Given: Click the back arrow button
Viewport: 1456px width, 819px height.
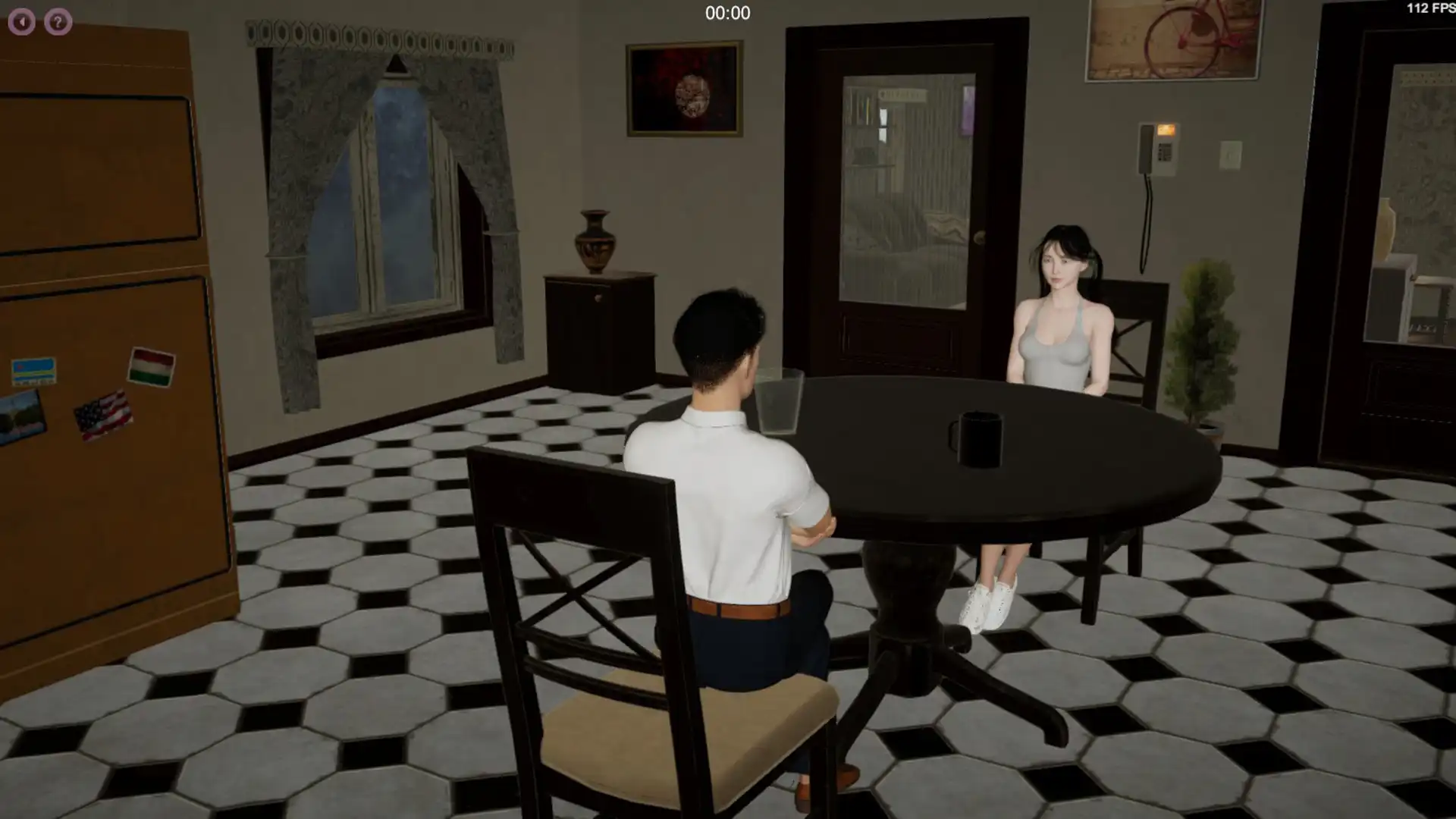Looking at the screenshot, I should click(x=21, y=21).
